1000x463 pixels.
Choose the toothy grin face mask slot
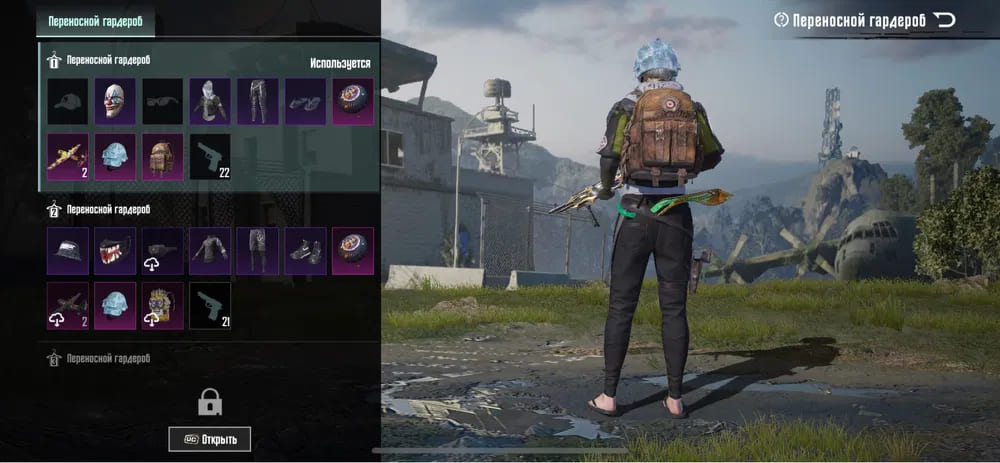tap(115, 251)
